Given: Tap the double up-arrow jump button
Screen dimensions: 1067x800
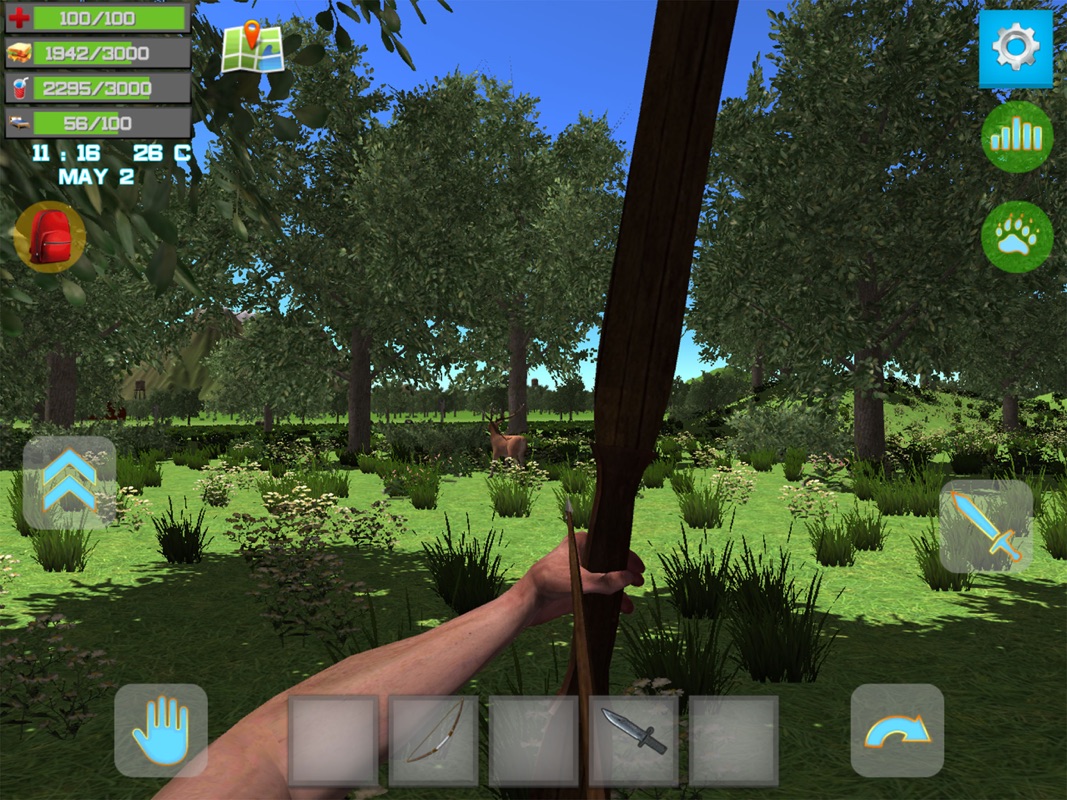Looking at the screenshot, I should [69, 482].
